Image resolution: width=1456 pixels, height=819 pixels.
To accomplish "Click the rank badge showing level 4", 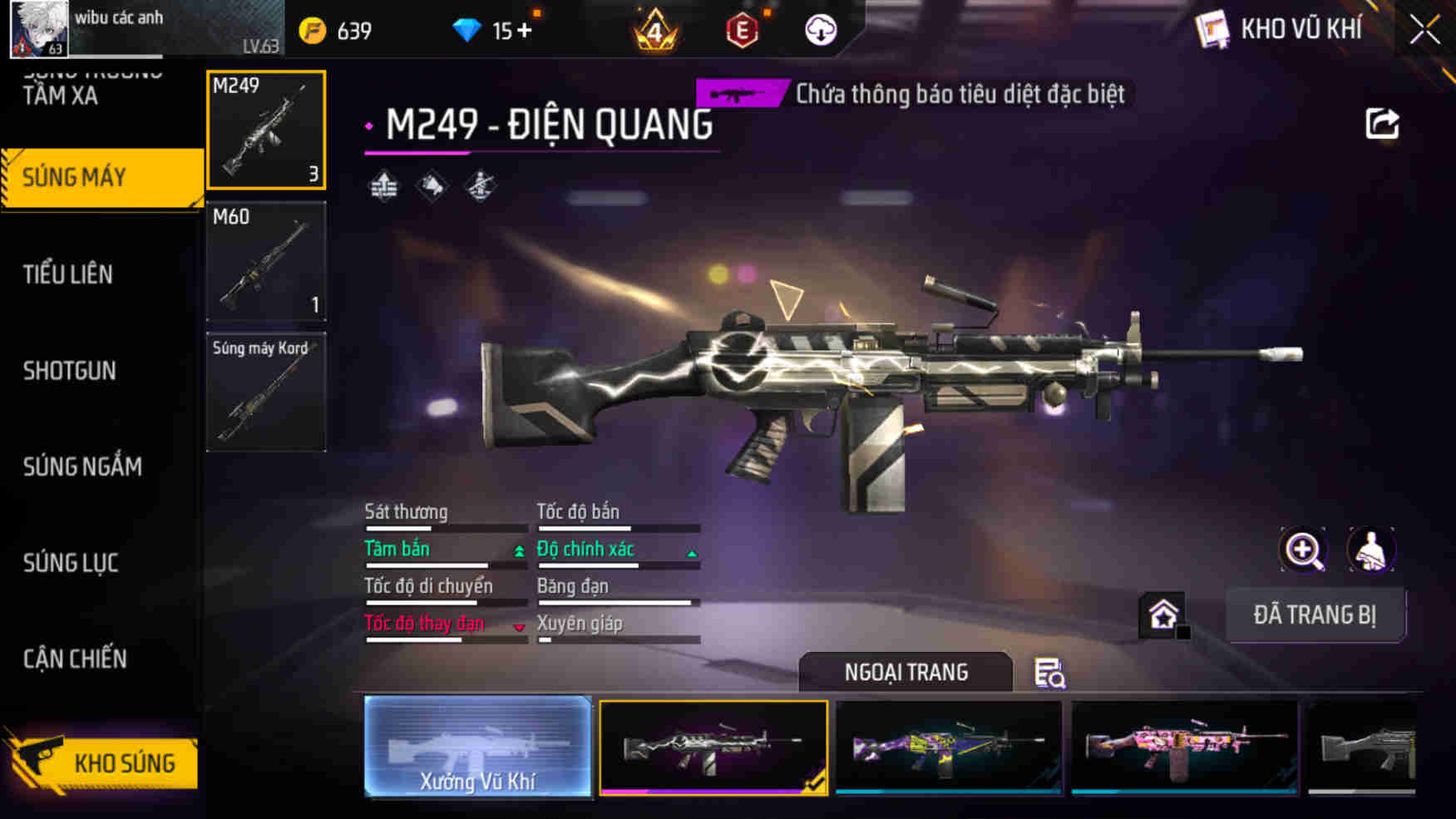I will click(657, 30).
